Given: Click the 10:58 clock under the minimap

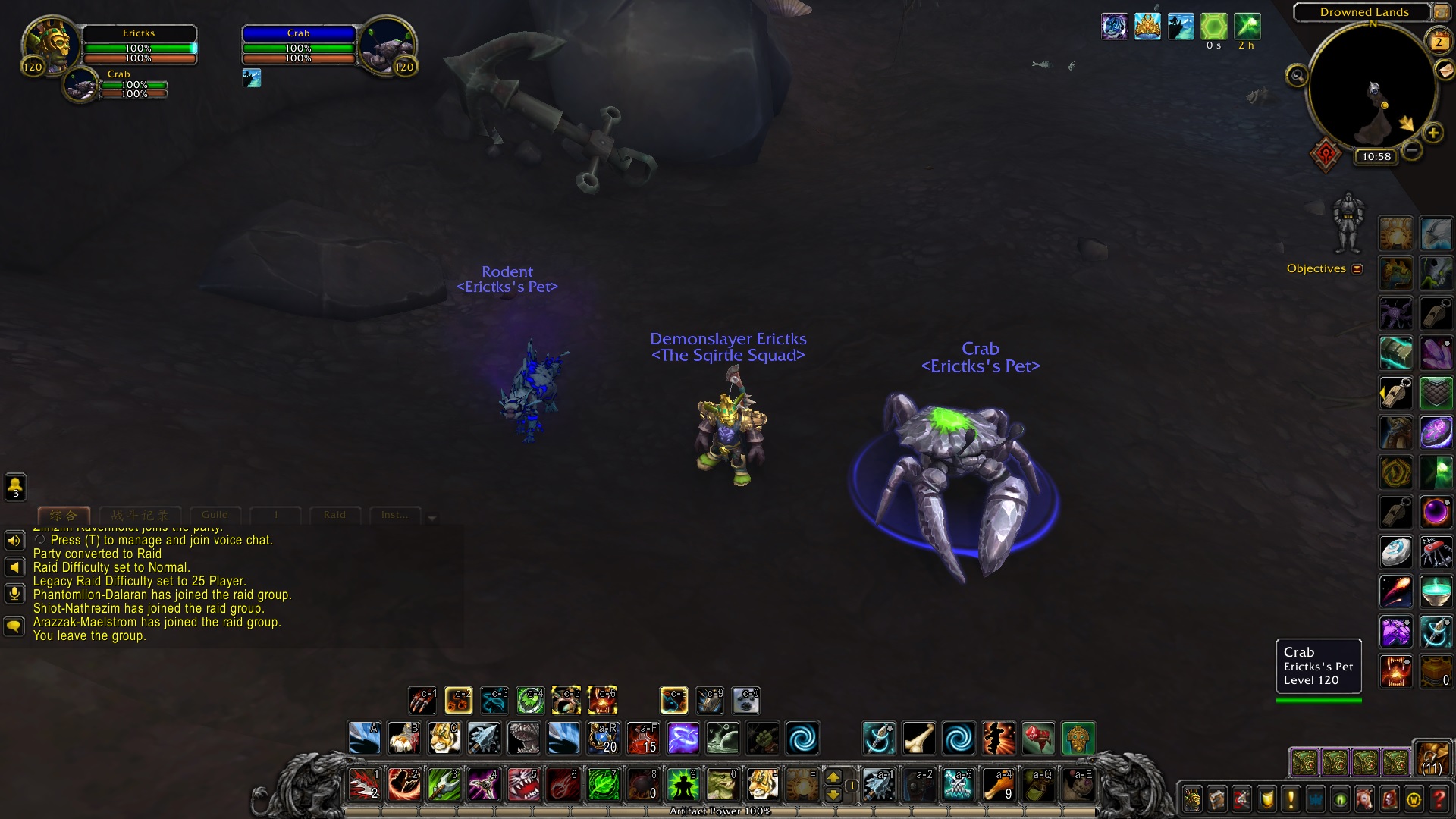Looking at the screenshot, I should (x=1376, y=157).
